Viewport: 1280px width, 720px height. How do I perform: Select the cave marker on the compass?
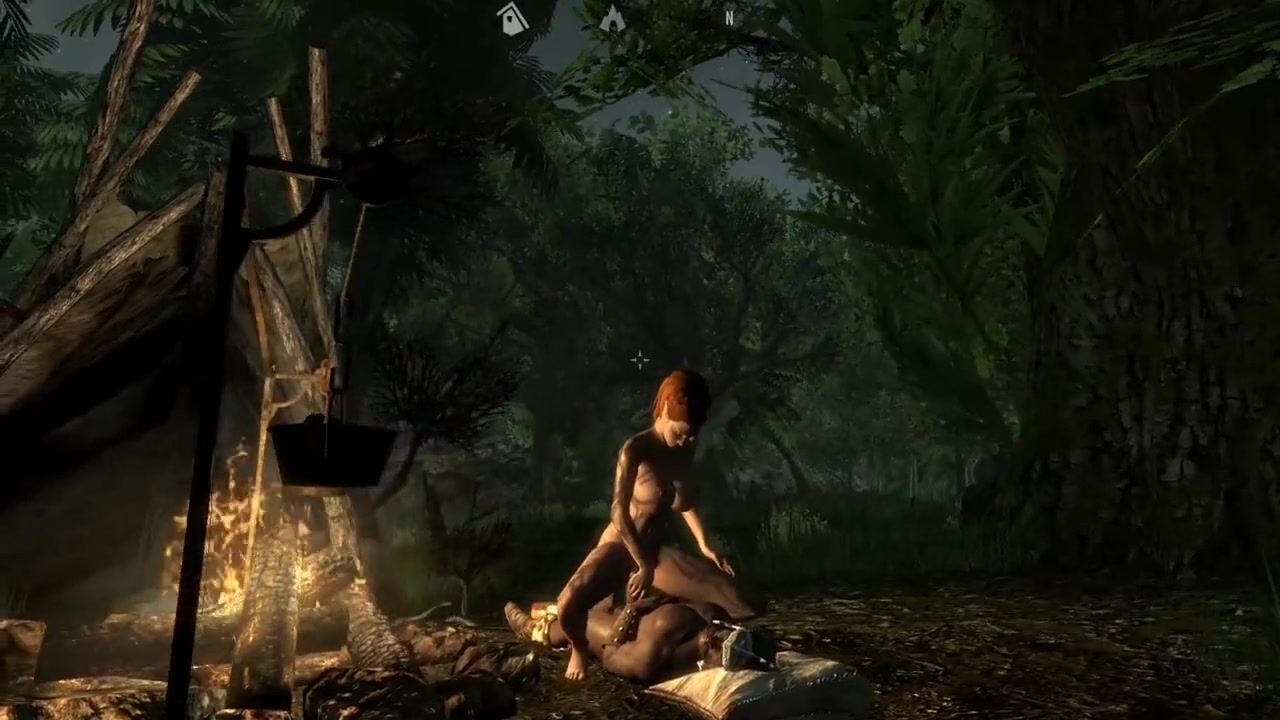point(612,19)
